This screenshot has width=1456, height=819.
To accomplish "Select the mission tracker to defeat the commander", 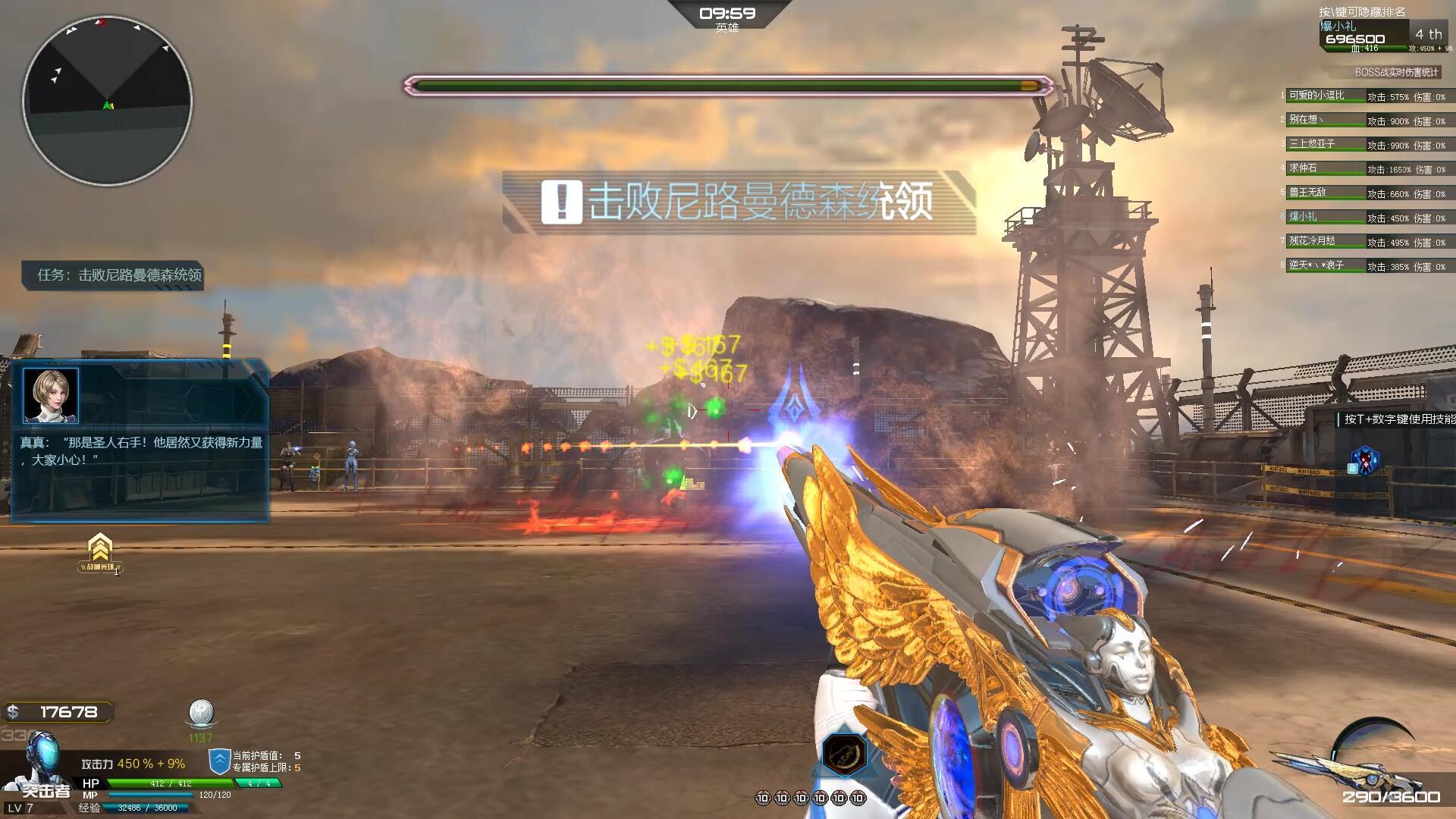I will [x=113, y=275].
